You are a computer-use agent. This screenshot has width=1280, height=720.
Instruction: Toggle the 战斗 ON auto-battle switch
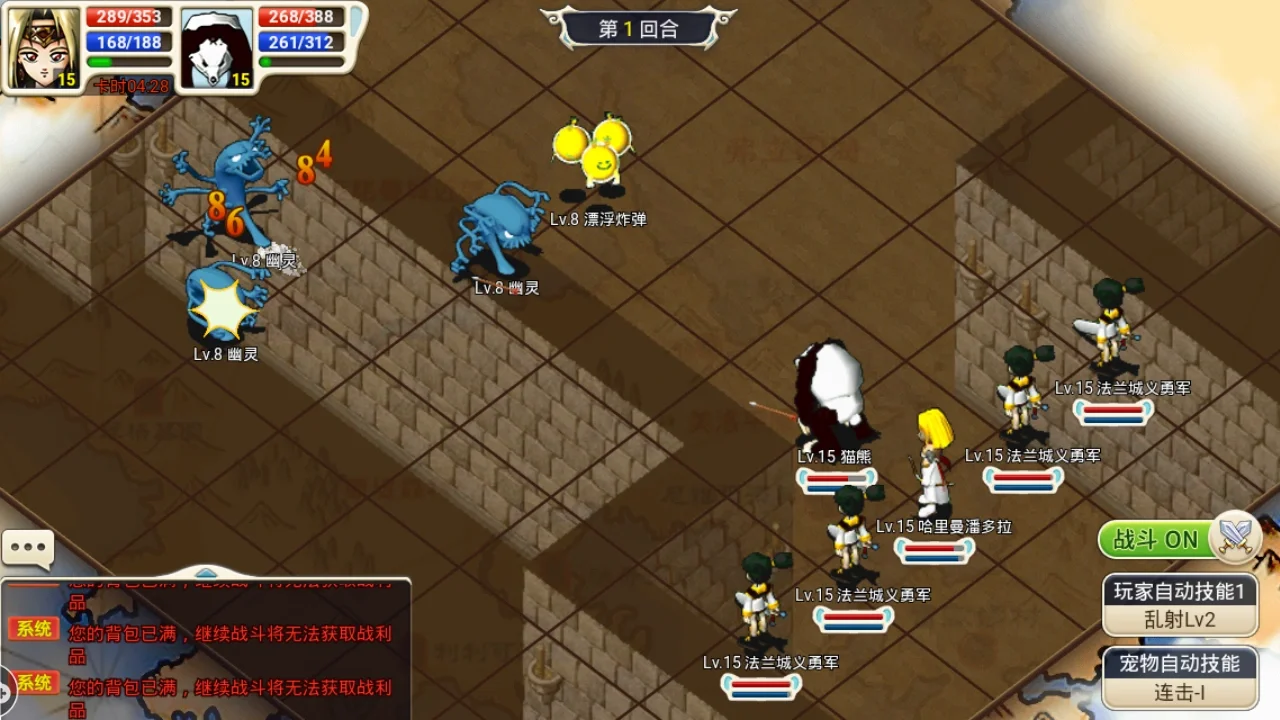coord(1178,540)
